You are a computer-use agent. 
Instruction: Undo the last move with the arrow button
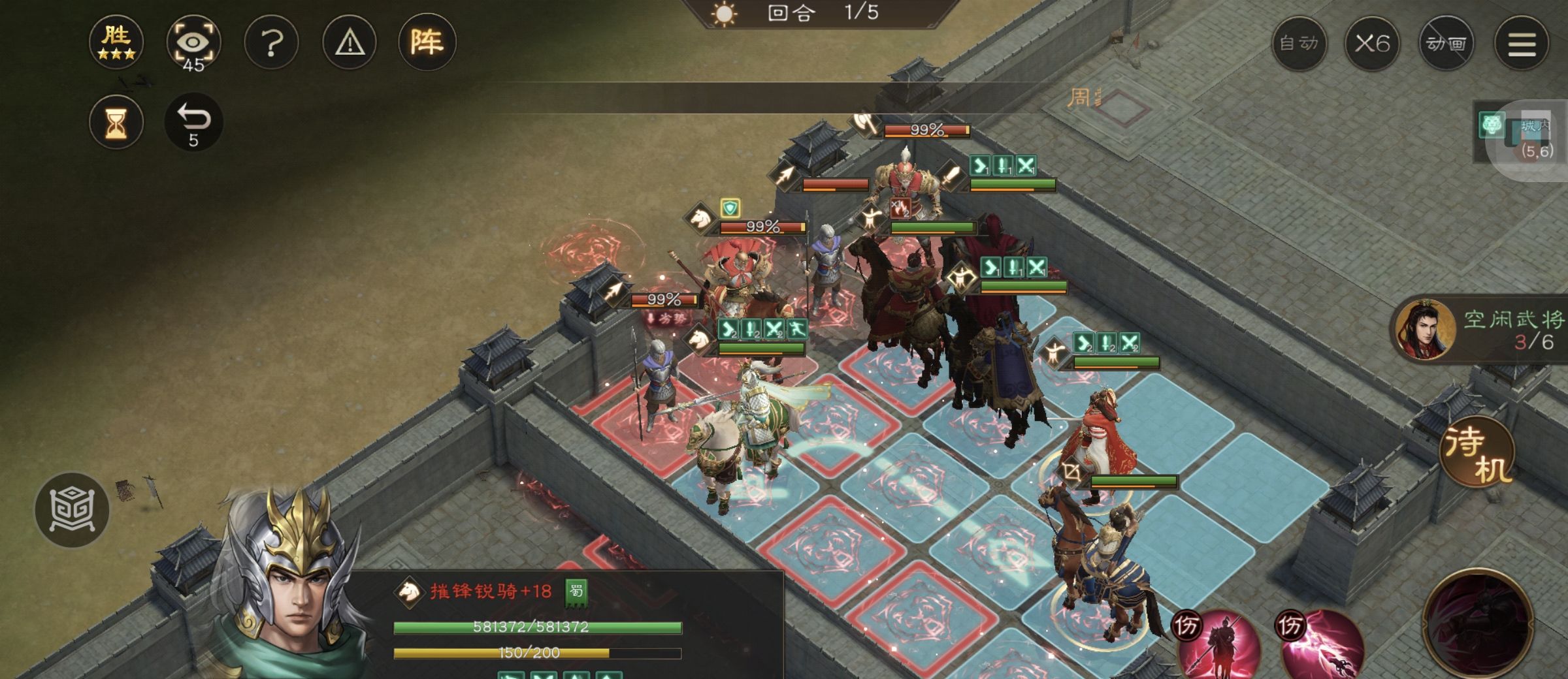193,122
